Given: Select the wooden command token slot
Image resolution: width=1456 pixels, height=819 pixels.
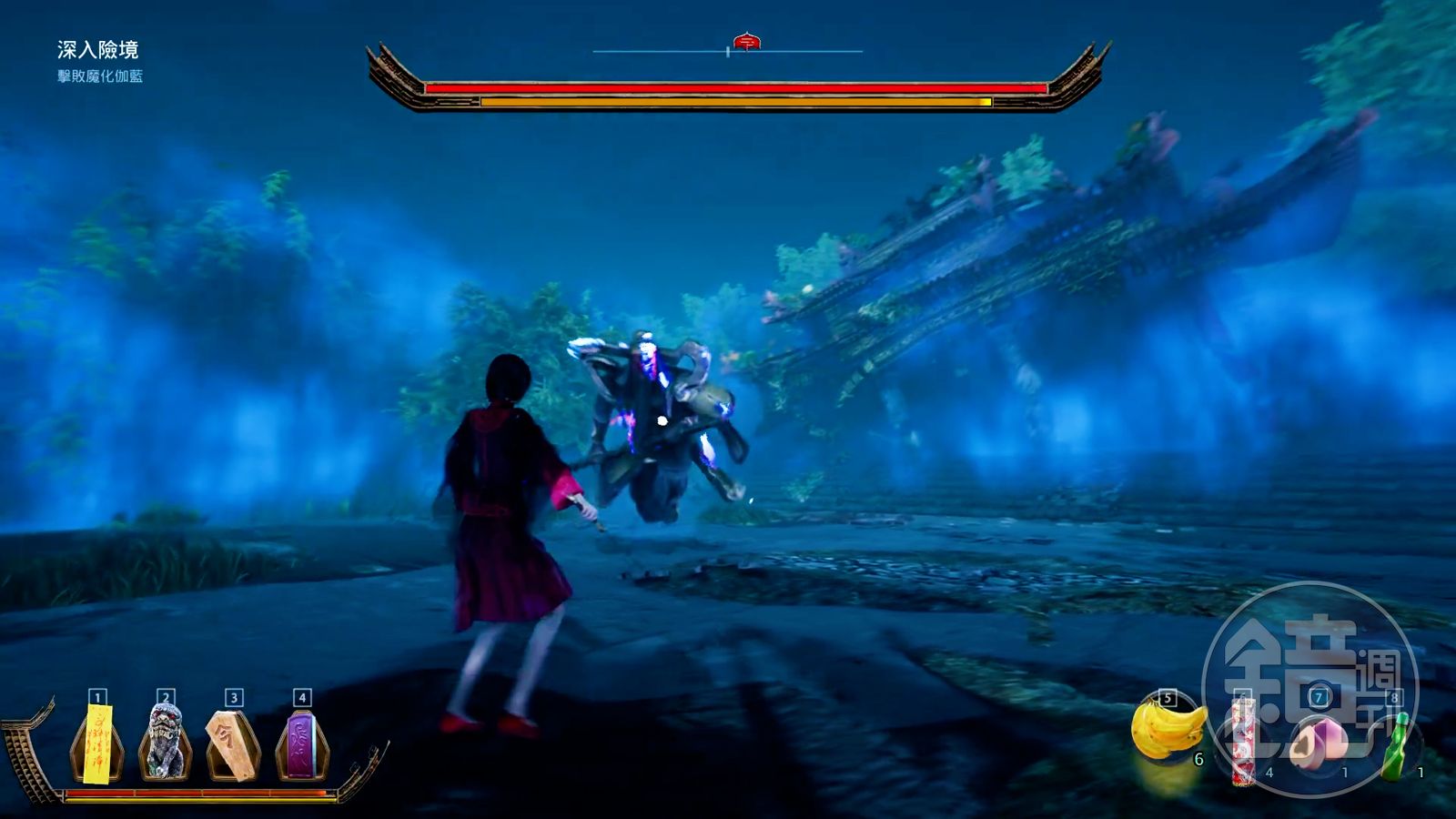Looking at the screenshot, I should pos(233,744).
